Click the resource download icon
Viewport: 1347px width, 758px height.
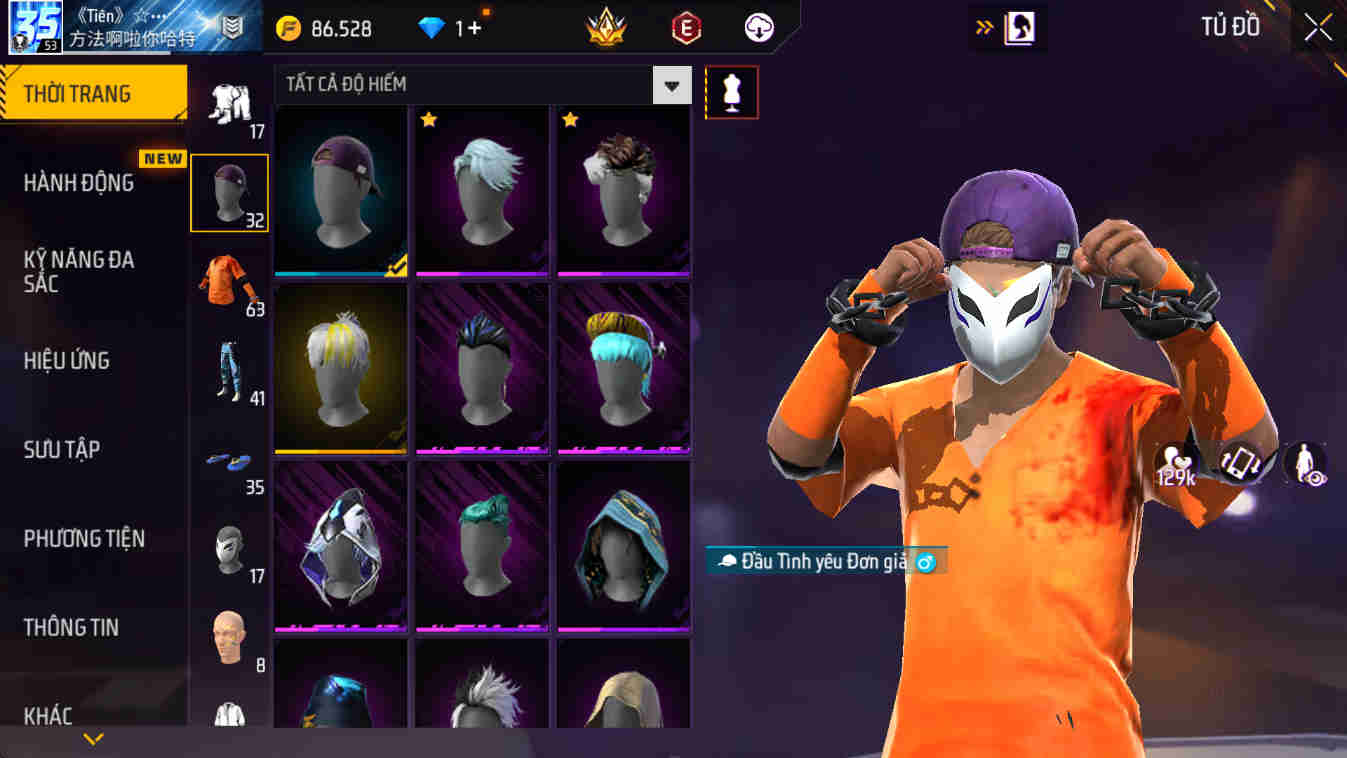(x=758, y=27)
